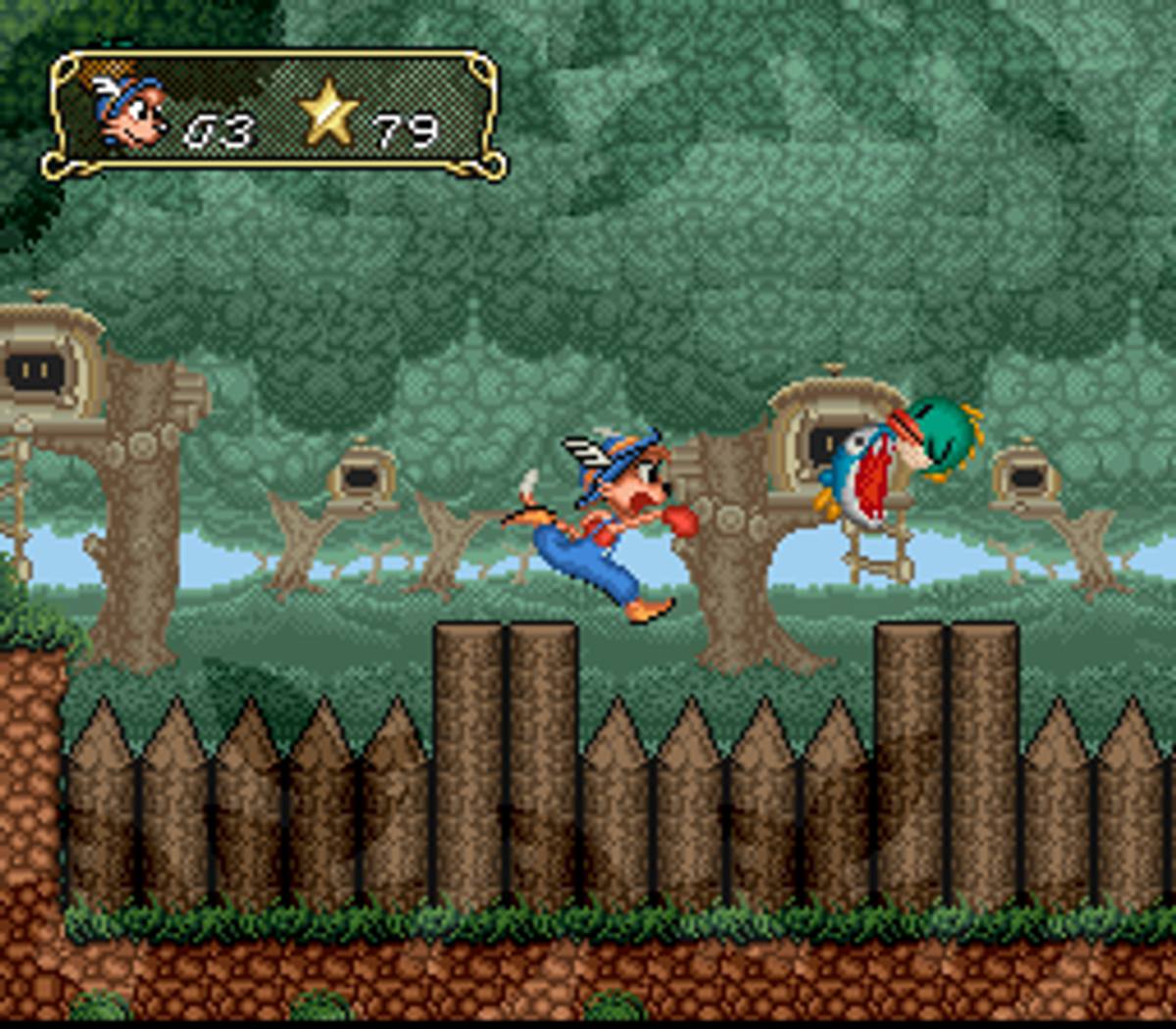Select the gold star icon
The height and width of the screenshot is (1029, 1176).
(329, 114)
